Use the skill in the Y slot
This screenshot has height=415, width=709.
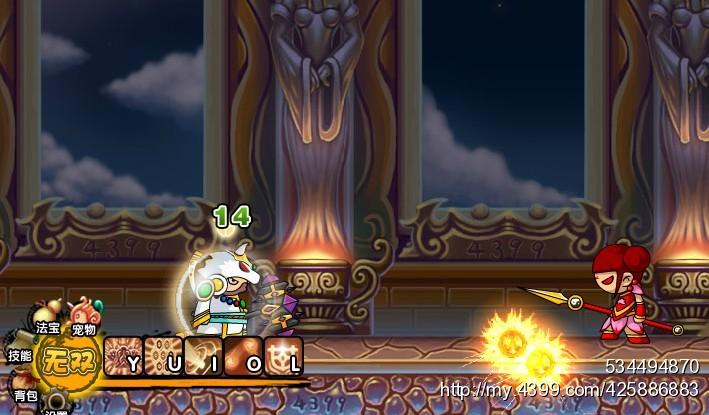click(x=122, y=356)
